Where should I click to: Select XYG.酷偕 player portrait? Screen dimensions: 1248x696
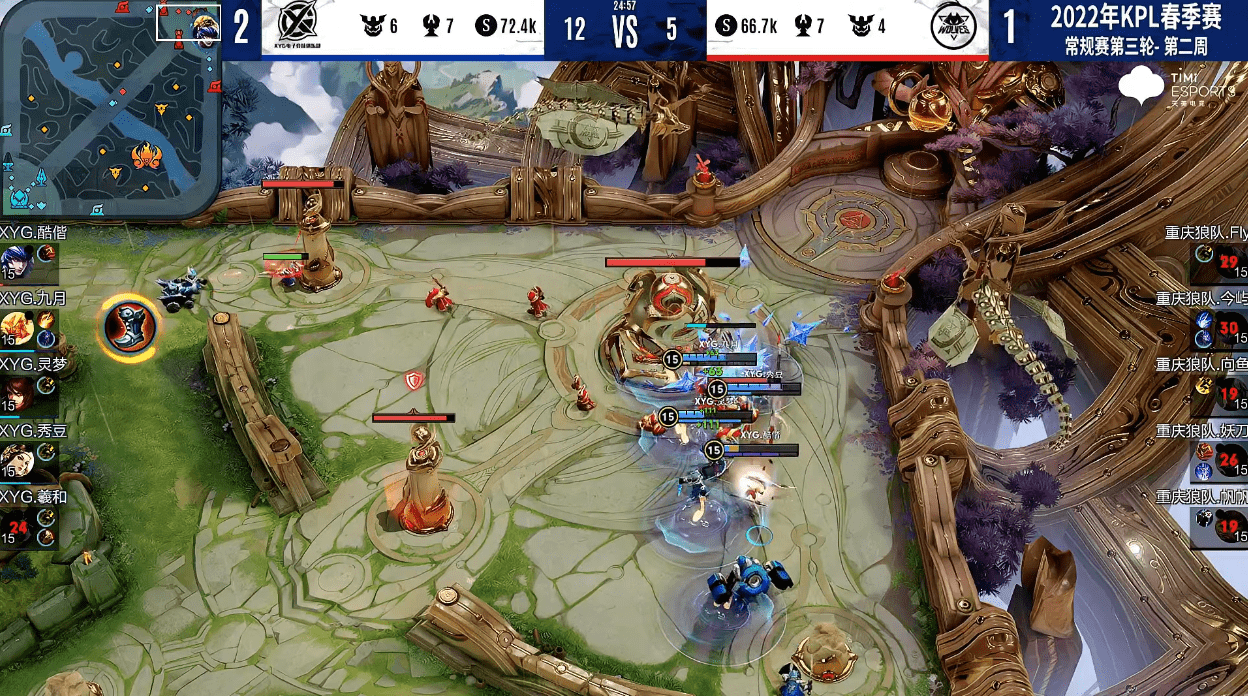[x=17, y=264]
